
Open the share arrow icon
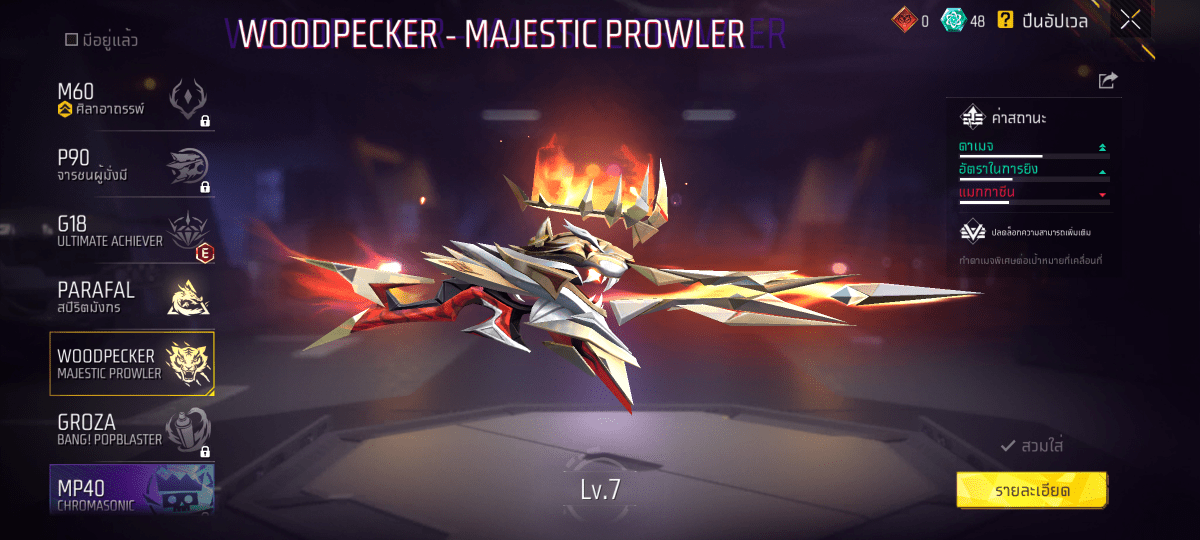click(x=1107, y=81)
